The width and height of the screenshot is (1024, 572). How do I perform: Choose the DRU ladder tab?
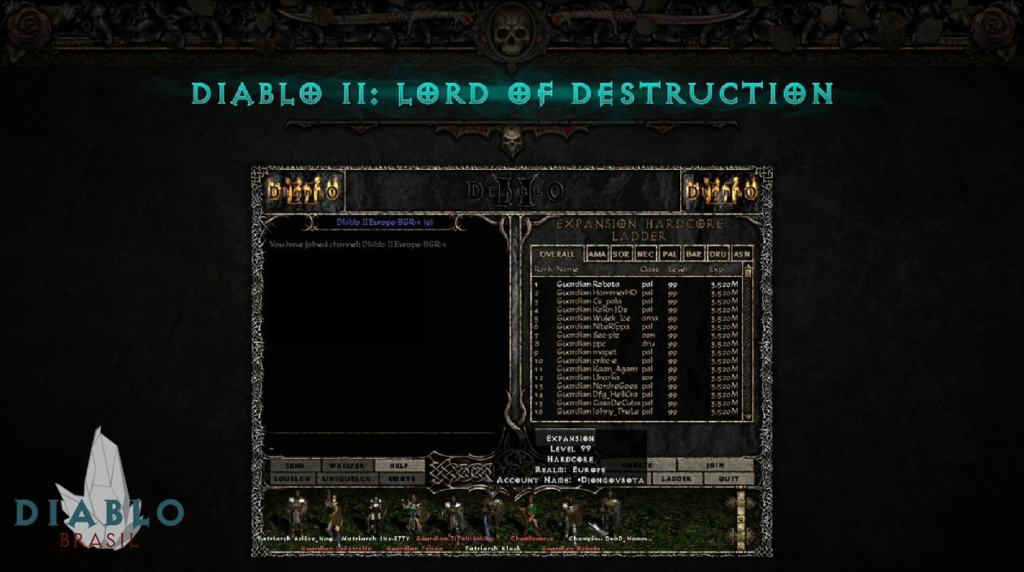tap(719, 254)
